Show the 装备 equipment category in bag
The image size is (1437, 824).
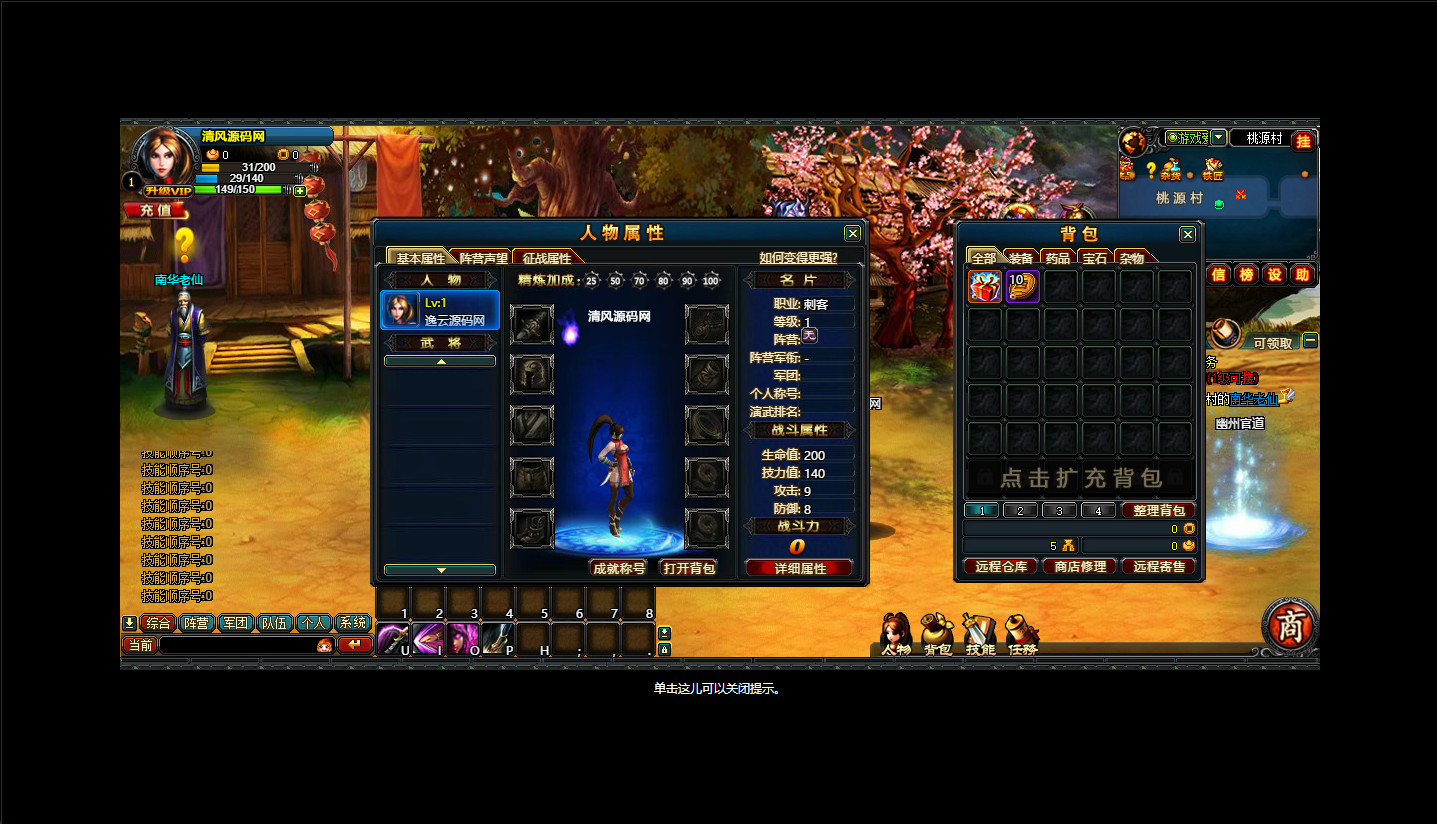1020,258
